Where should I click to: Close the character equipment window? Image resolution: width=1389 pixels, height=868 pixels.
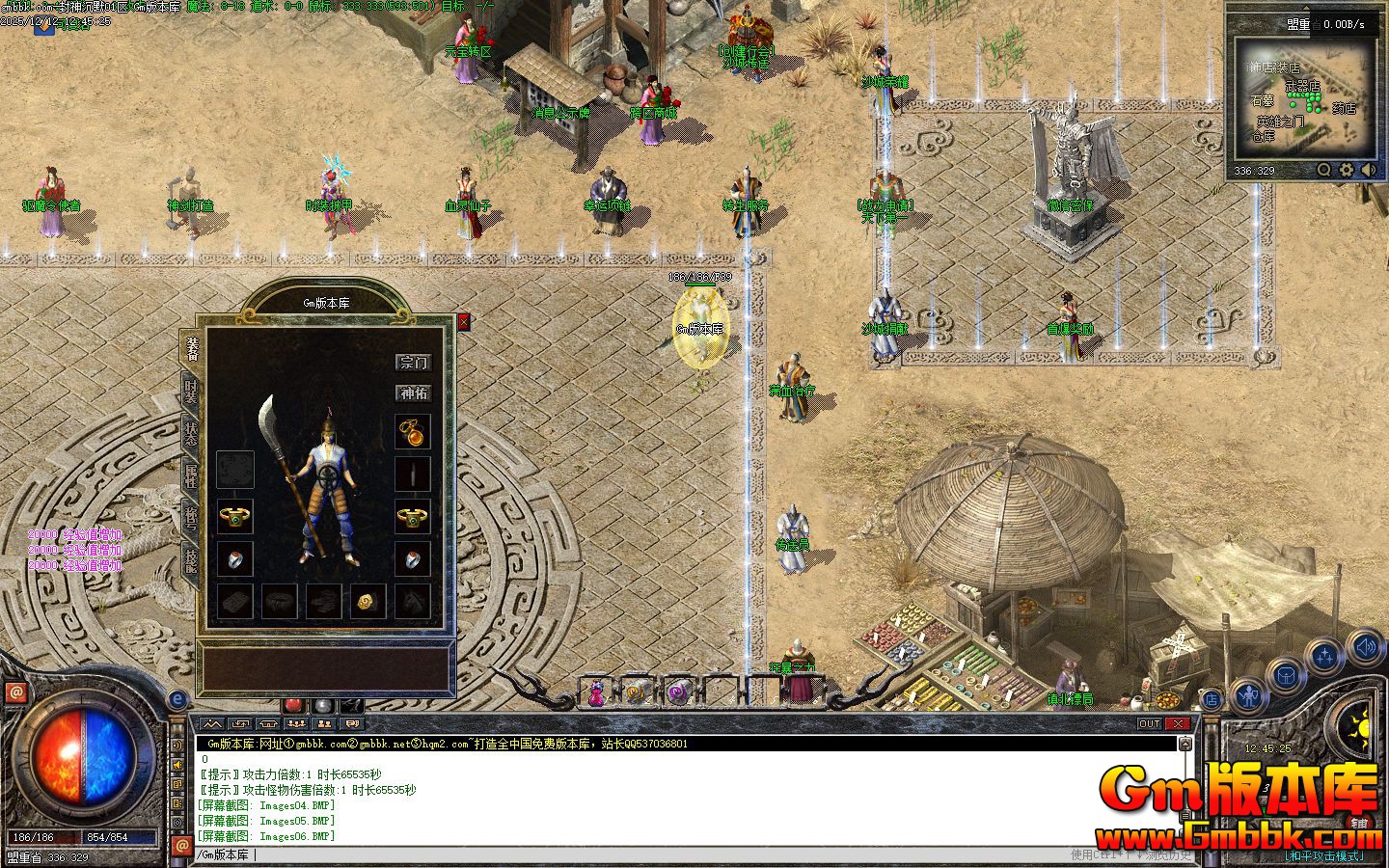[x=464, y=322]
